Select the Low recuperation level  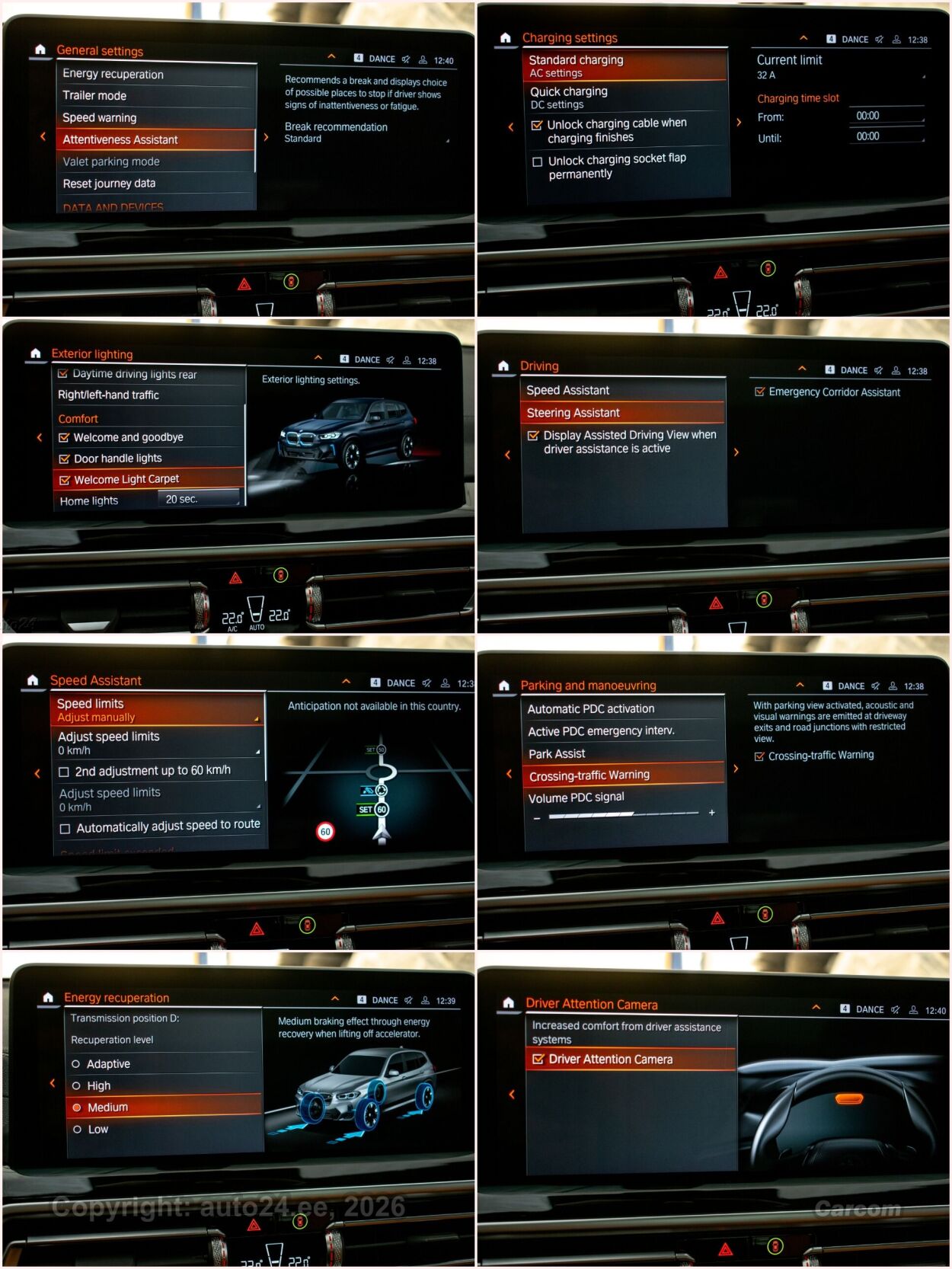coord(78,1130)
